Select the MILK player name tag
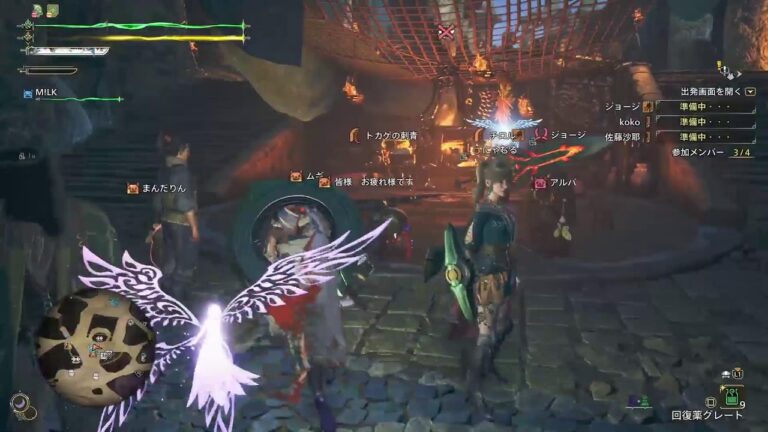Image resolution: width=768 pixels, height=432 pixels. tap(45, 93)
